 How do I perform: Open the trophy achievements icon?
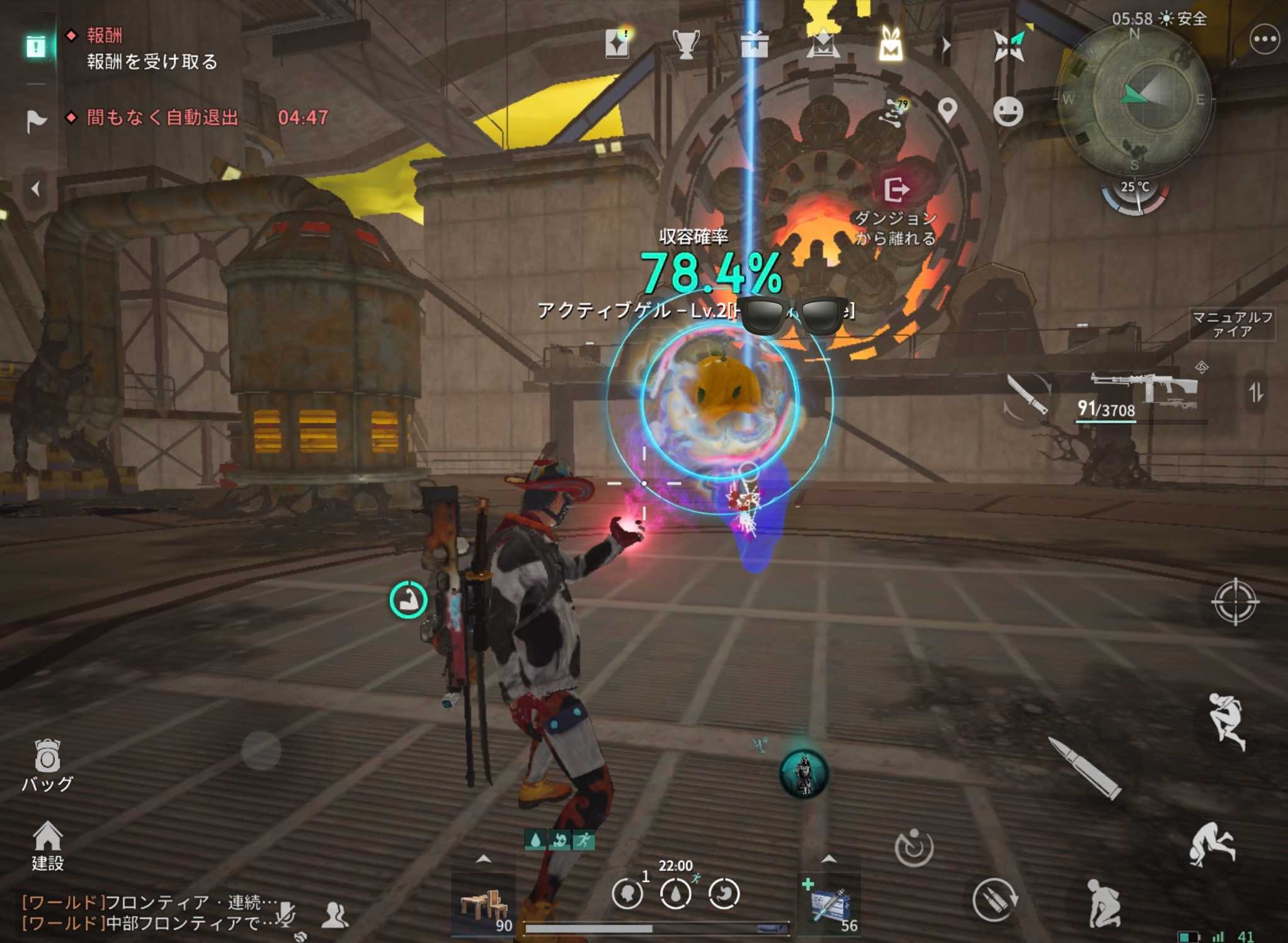[685, 44]
